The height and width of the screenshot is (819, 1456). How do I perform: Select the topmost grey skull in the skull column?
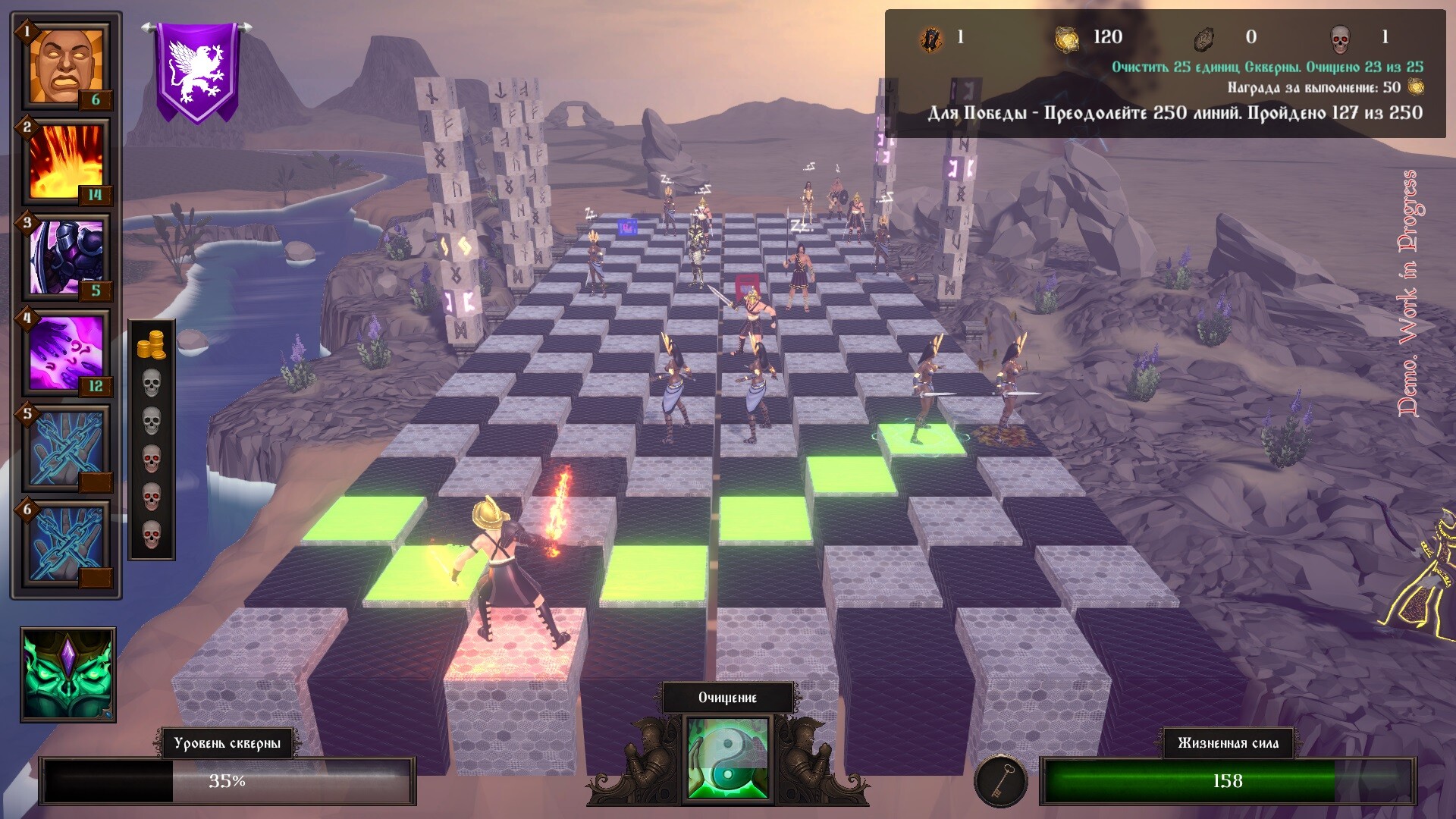pyautogui.click(x=152, y=382)
